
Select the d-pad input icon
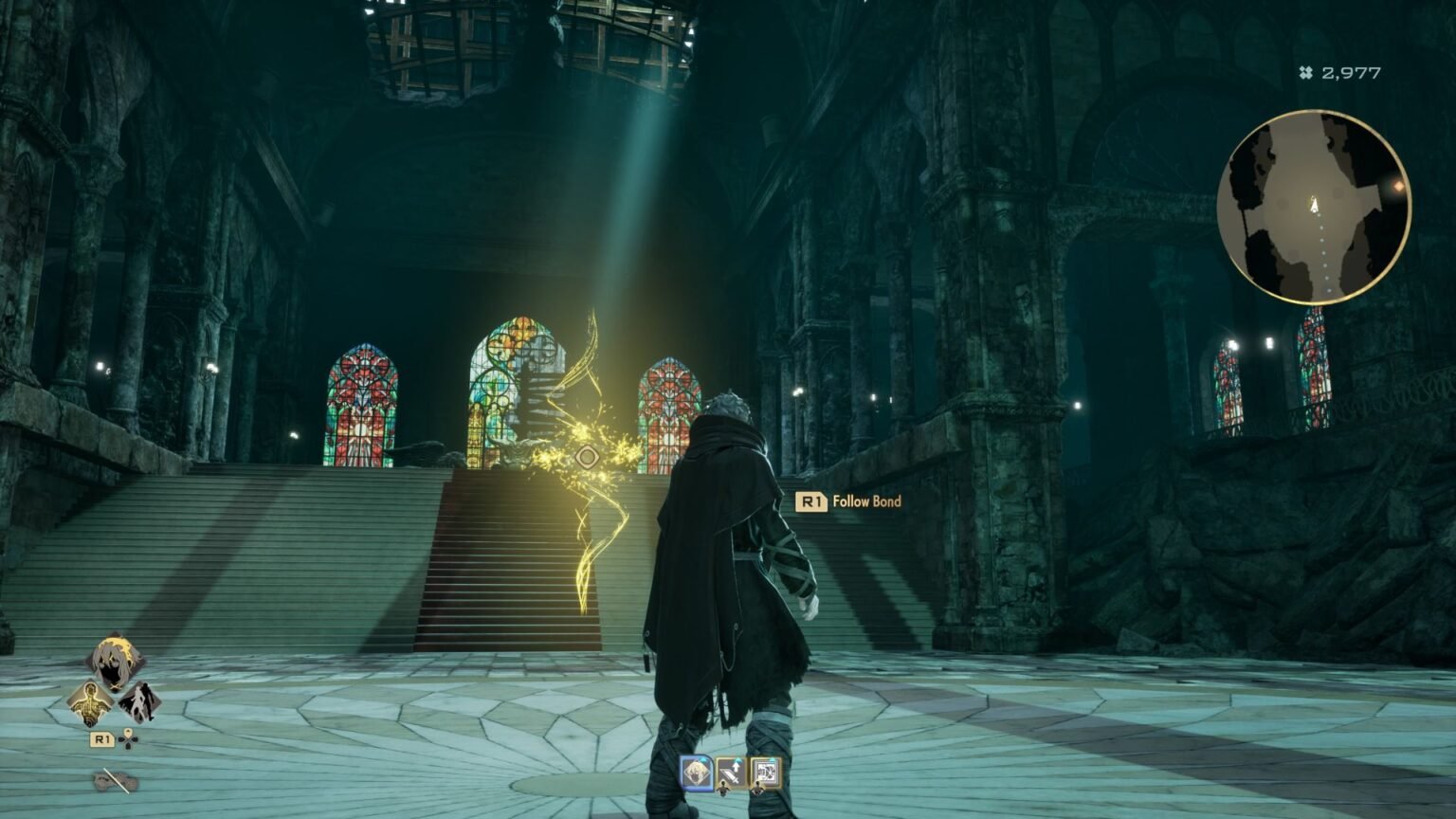(127, 739)
